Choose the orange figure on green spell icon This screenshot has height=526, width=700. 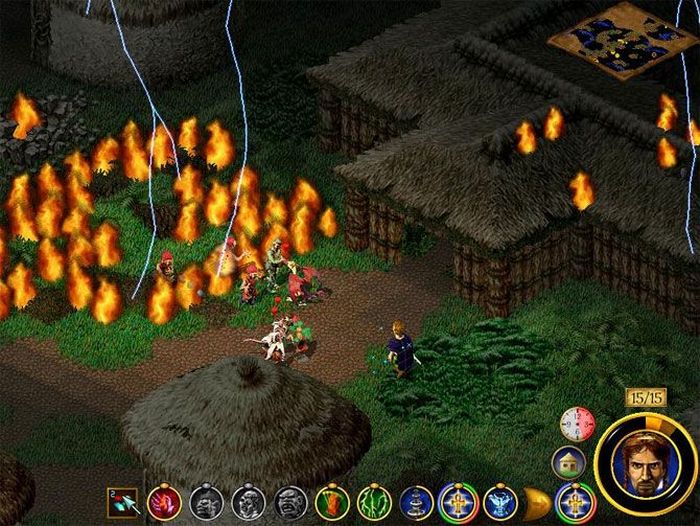[x=332, y=500]
